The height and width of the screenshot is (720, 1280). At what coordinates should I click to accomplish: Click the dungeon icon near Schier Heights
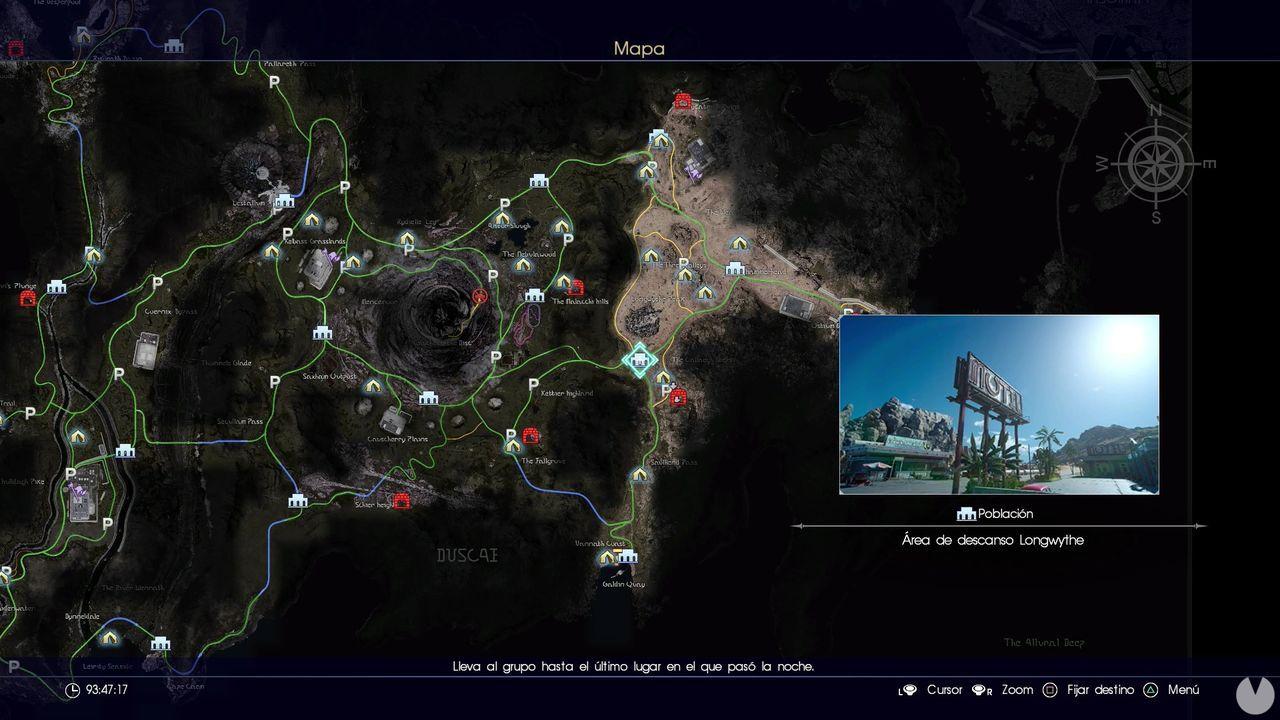pos(402,500)
